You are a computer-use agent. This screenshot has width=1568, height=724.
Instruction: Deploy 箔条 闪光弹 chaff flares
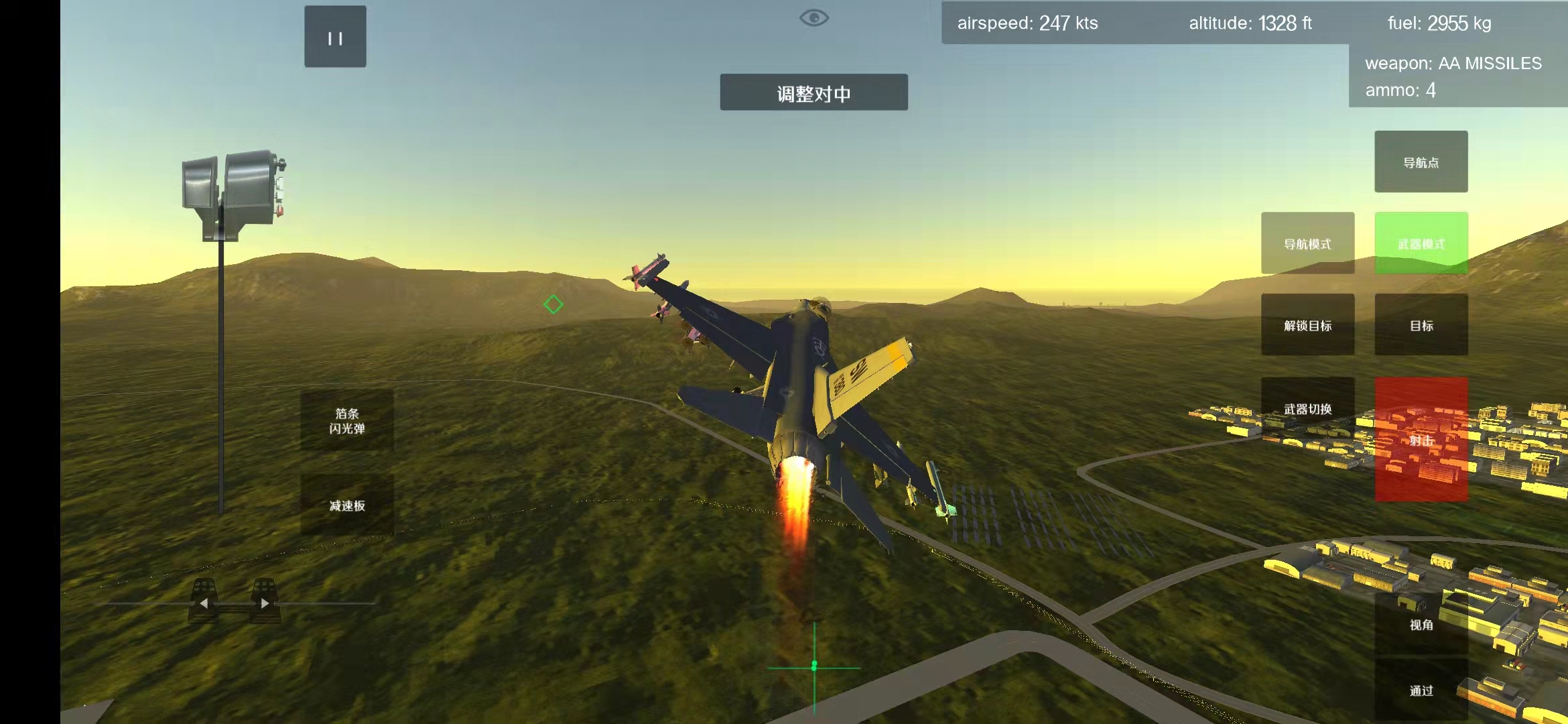click(x=347, y=420)
